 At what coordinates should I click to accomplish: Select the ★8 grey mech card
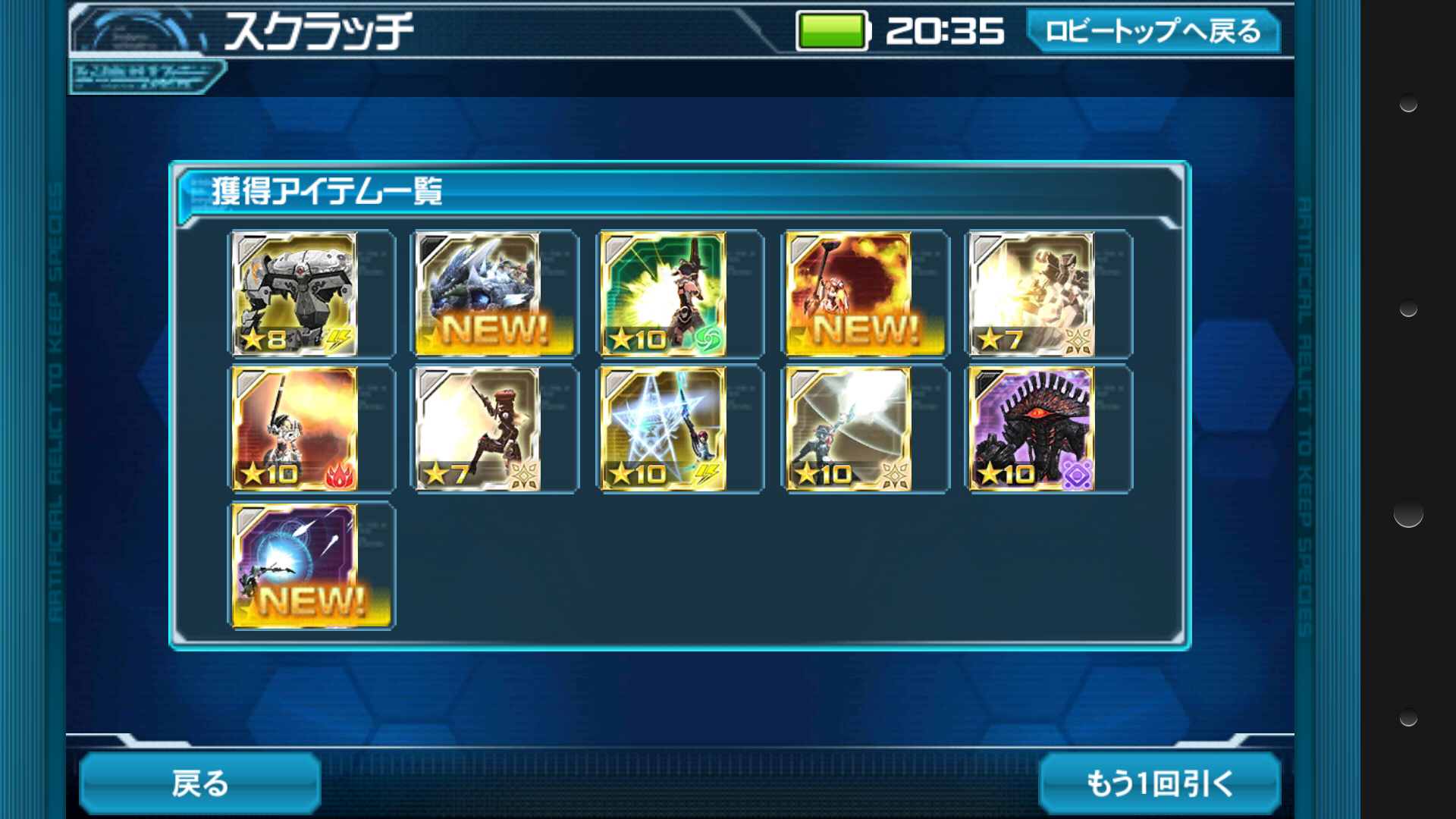[x=294, y=294]
